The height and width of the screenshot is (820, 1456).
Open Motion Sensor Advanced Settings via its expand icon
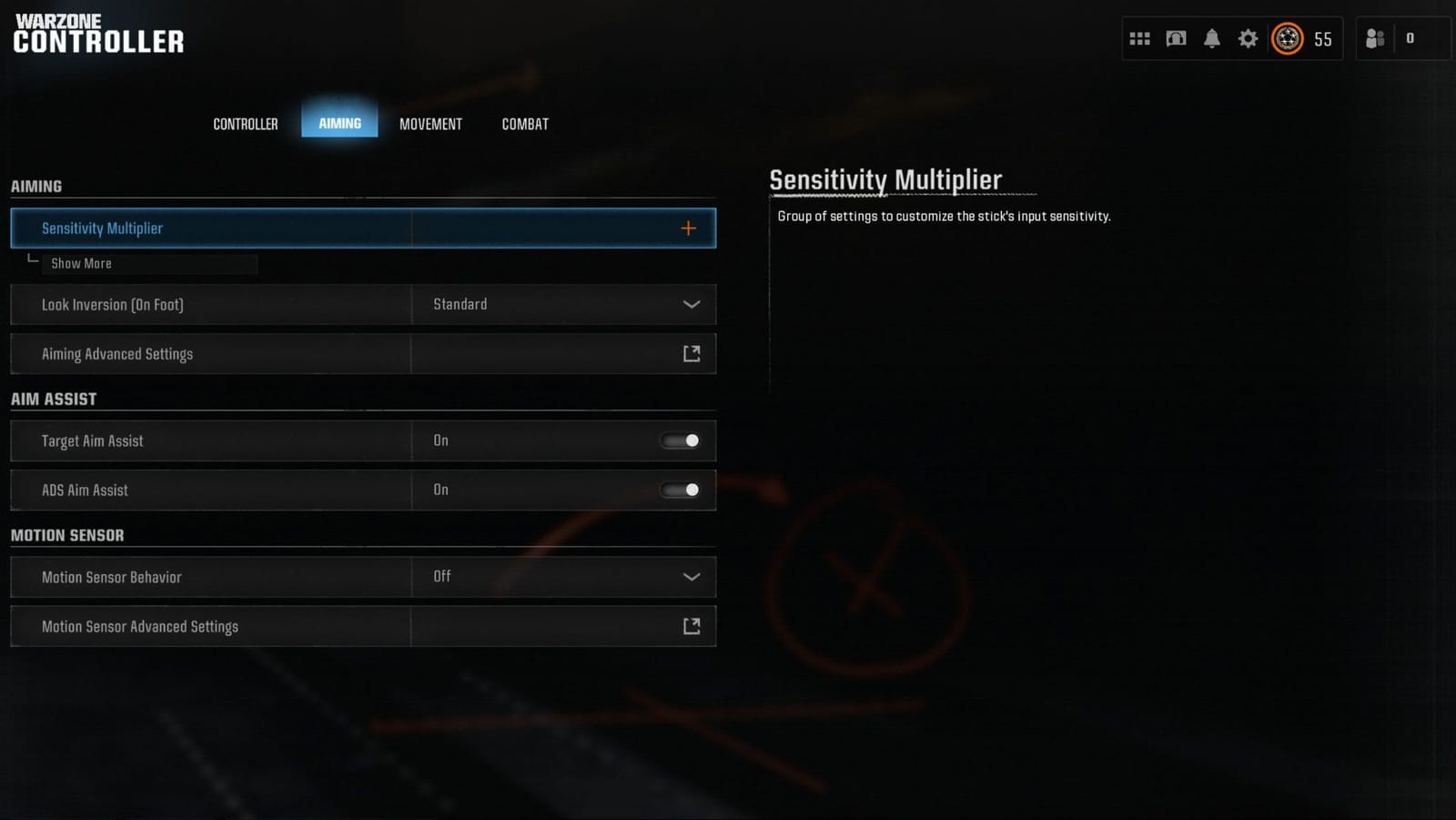pos(691,625)
